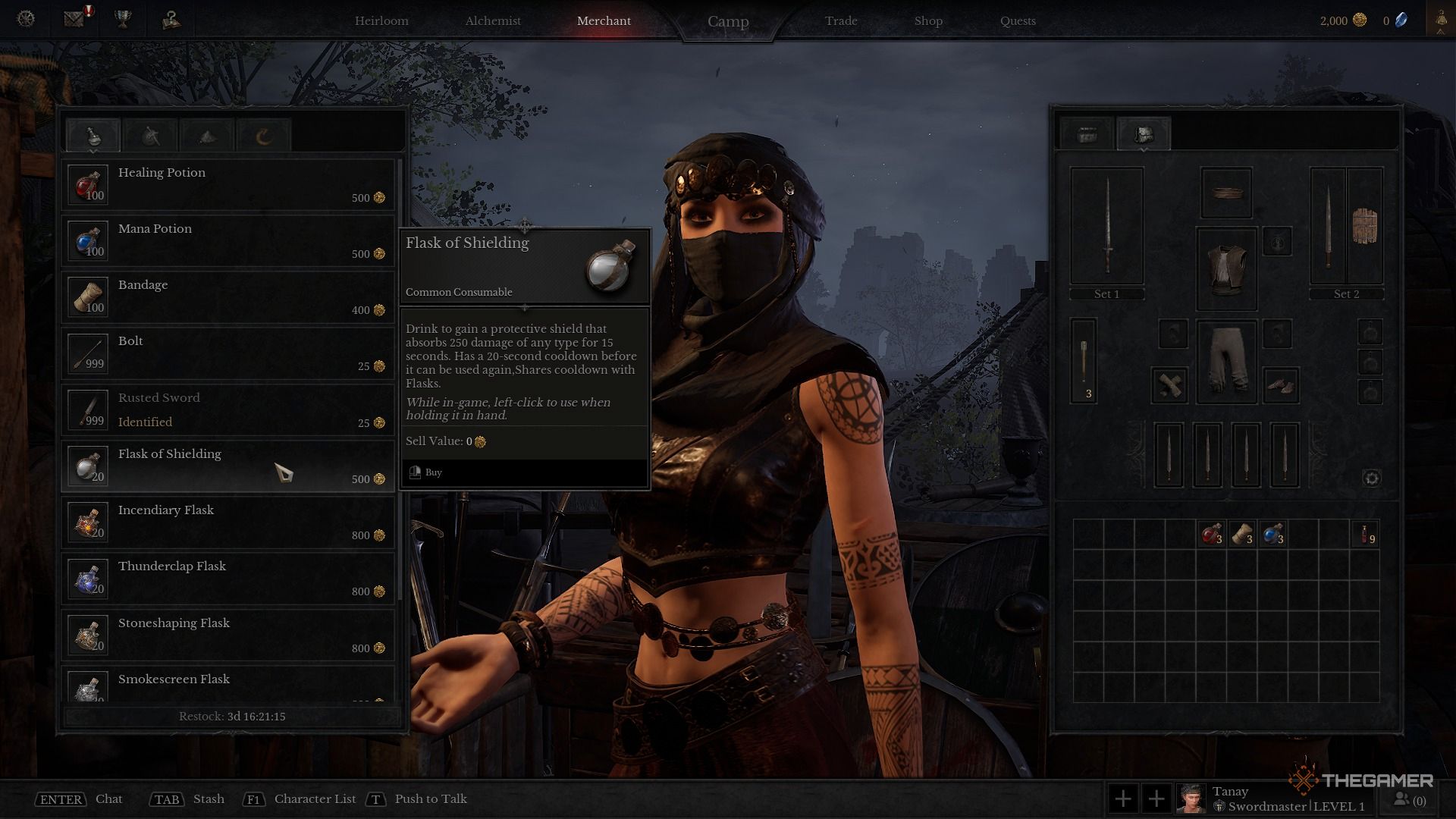Image resolution: width=1456 pixels, height=819 pixels.
Task: Choose the Incendiary Flask listing
Action: tap(227, 522)
